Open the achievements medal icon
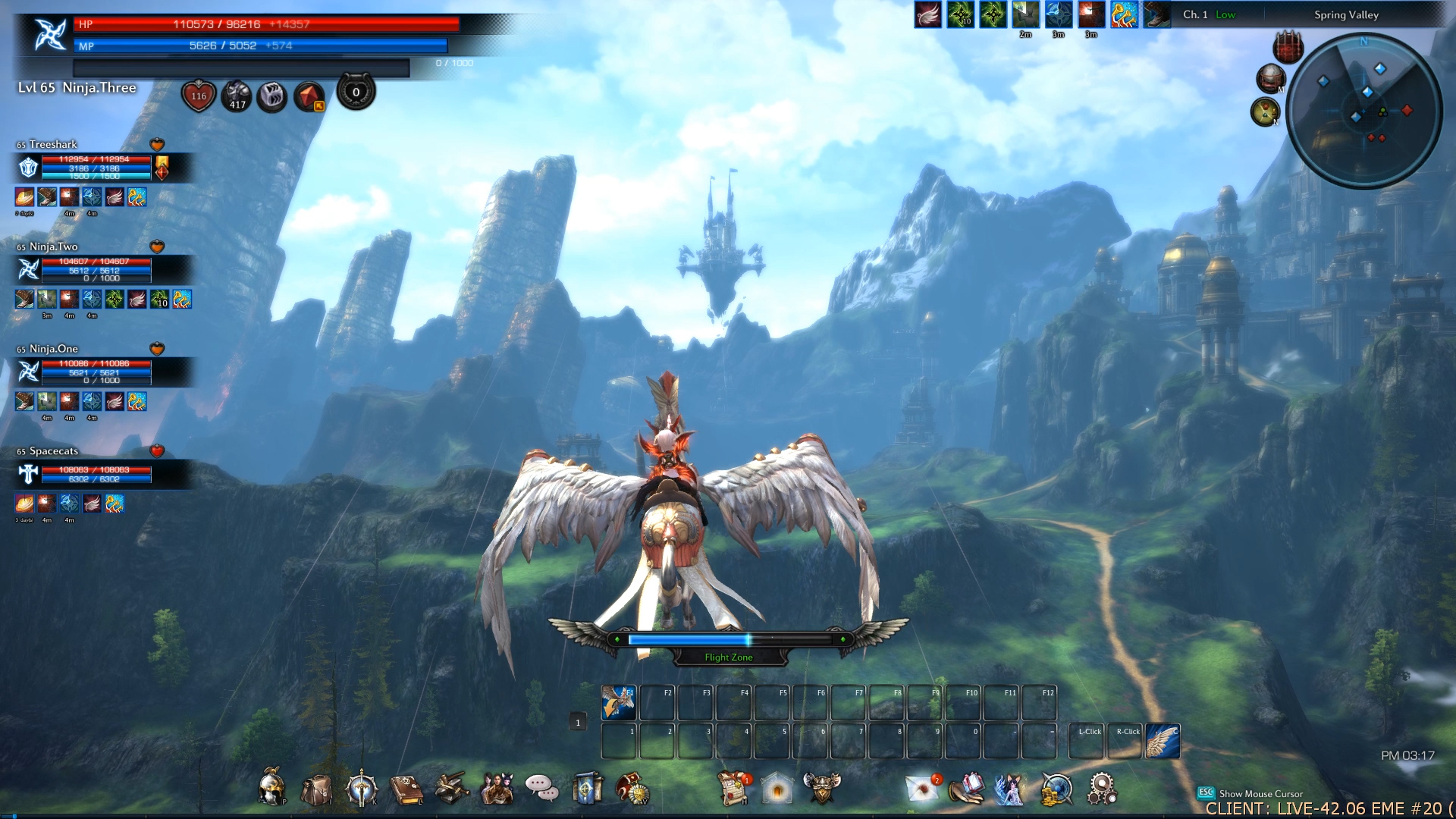The image size is (1456, 819). tap(632, 789)
